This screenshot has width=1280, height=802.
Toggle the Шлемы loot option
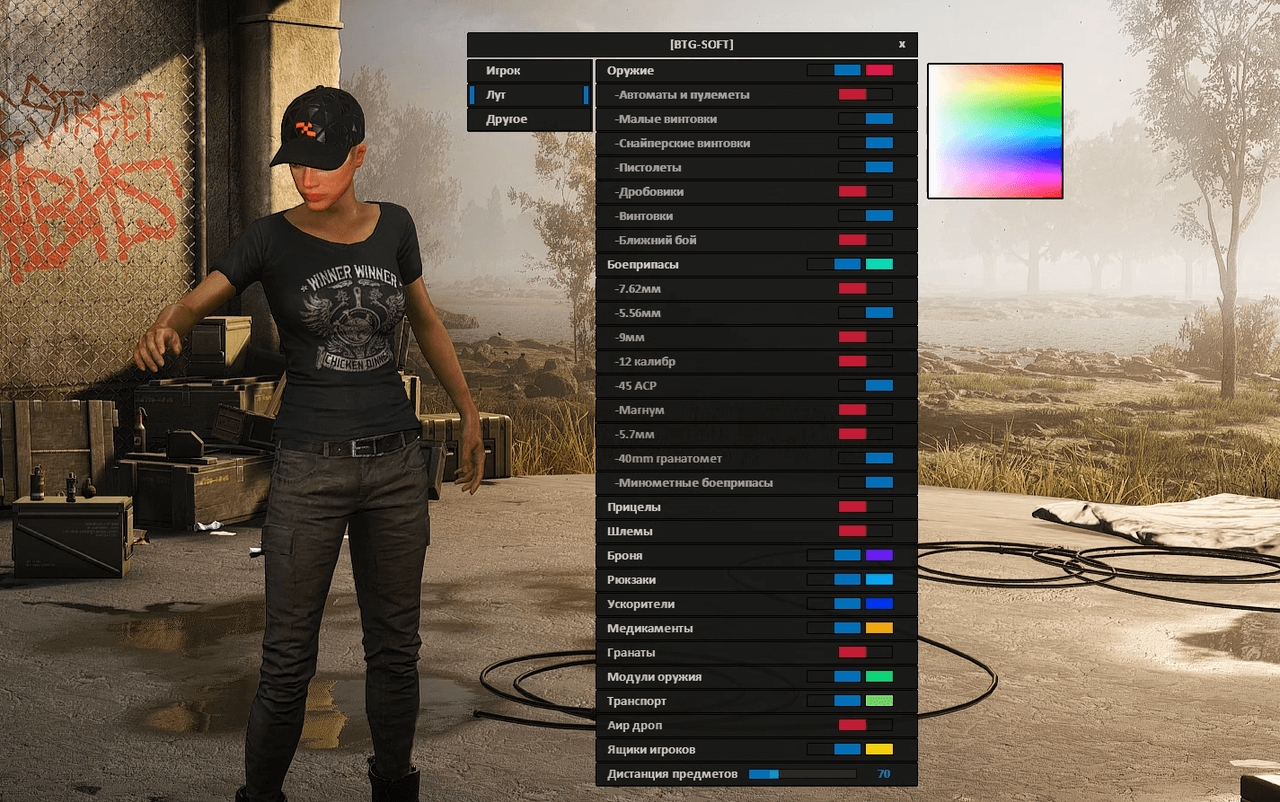(866, 531)
